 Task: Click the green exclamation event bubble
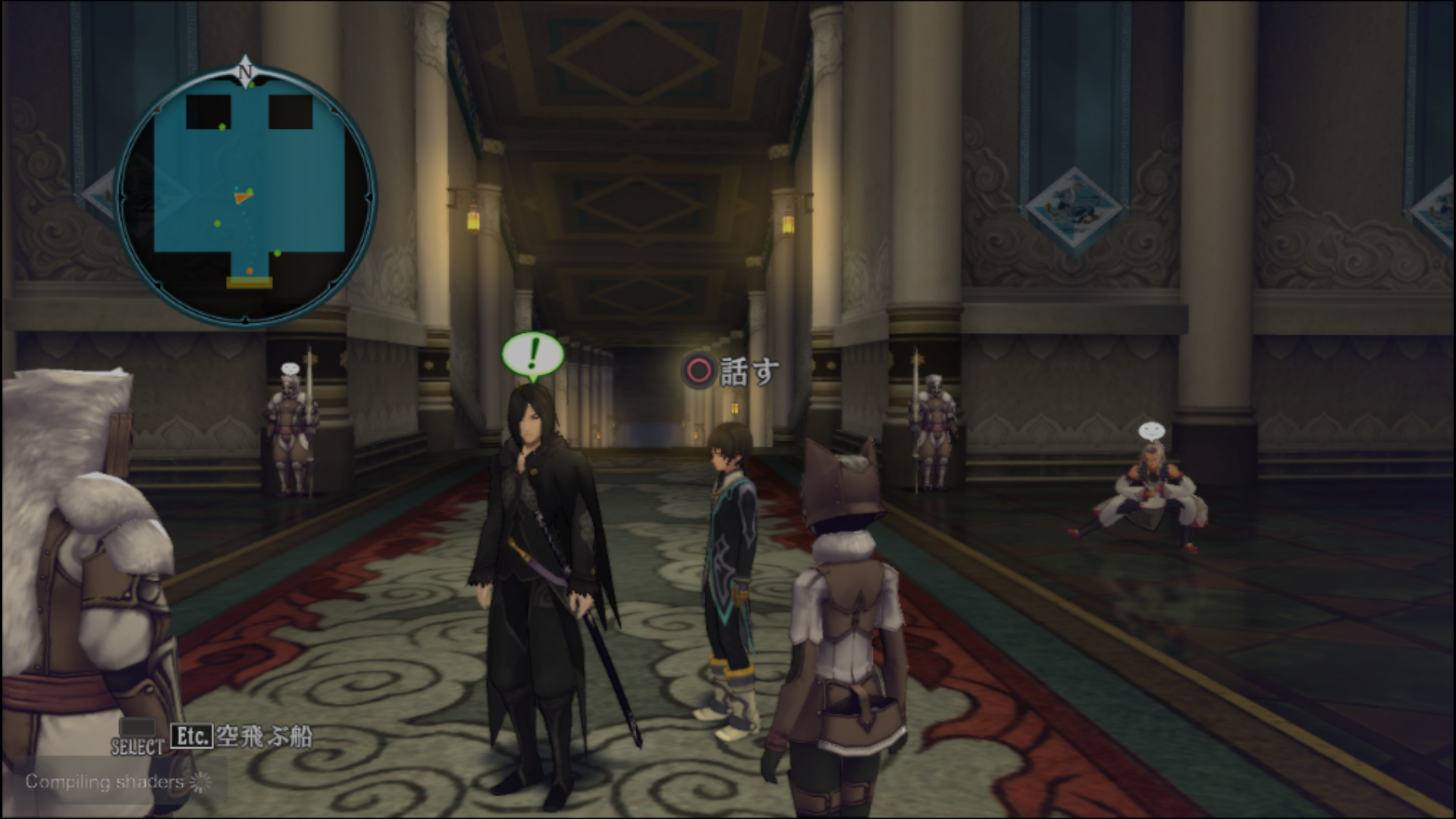[533, 354]
